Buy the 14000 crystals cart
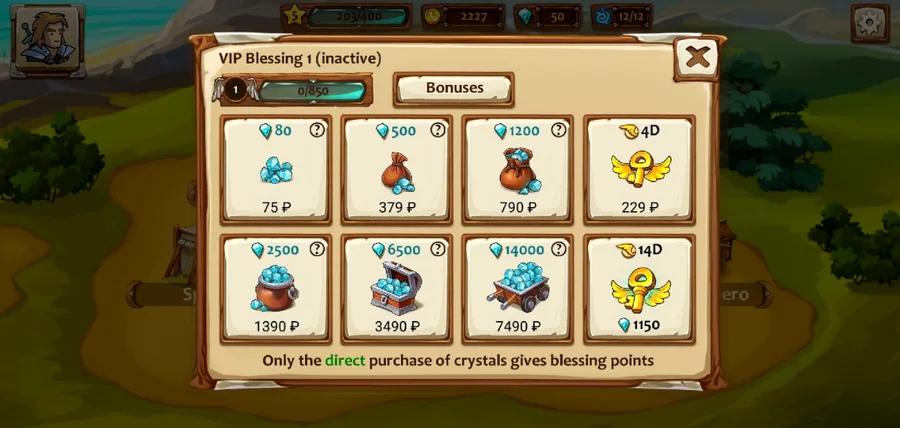 click(x=517, y=288)
